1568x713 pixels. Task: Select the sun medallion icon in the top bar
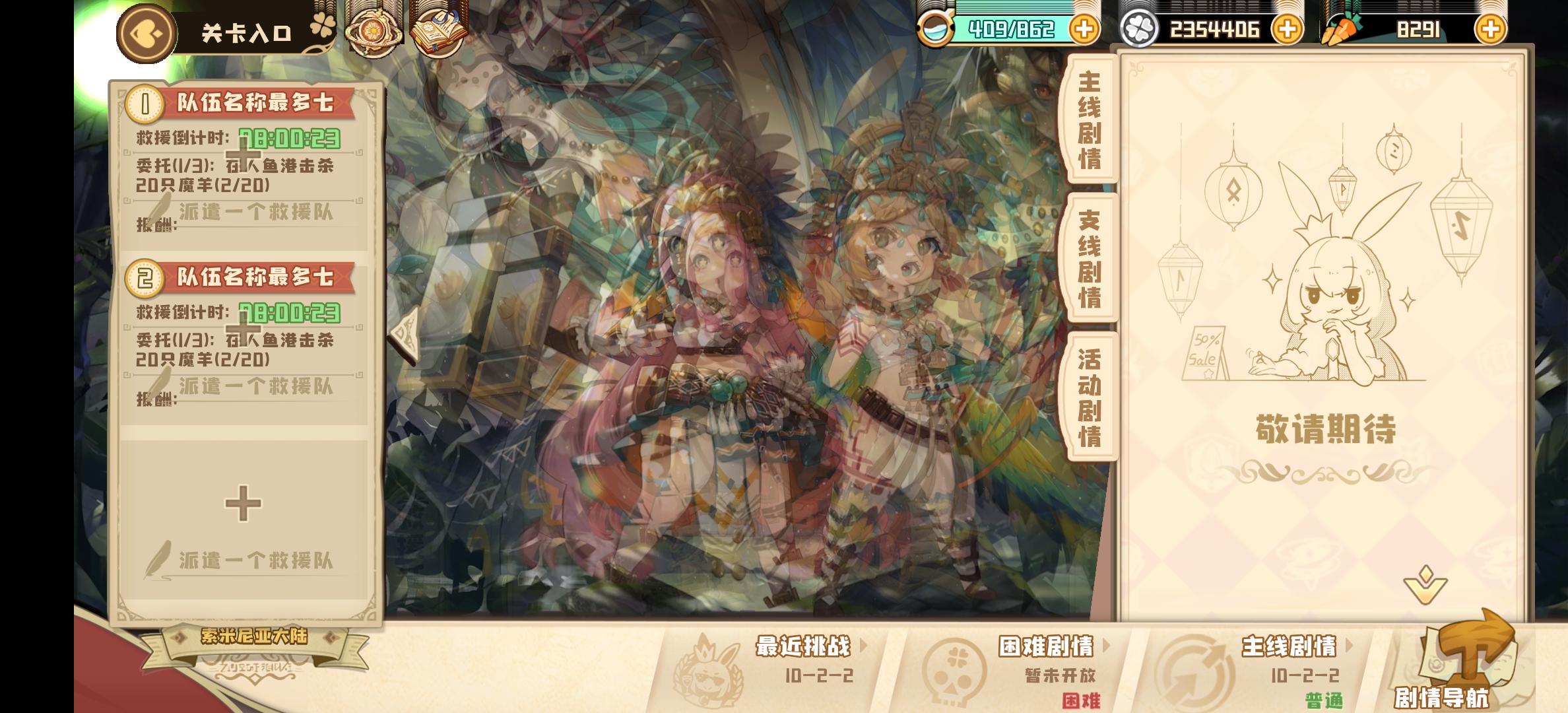pyautogui.click(x=373, y=28)
